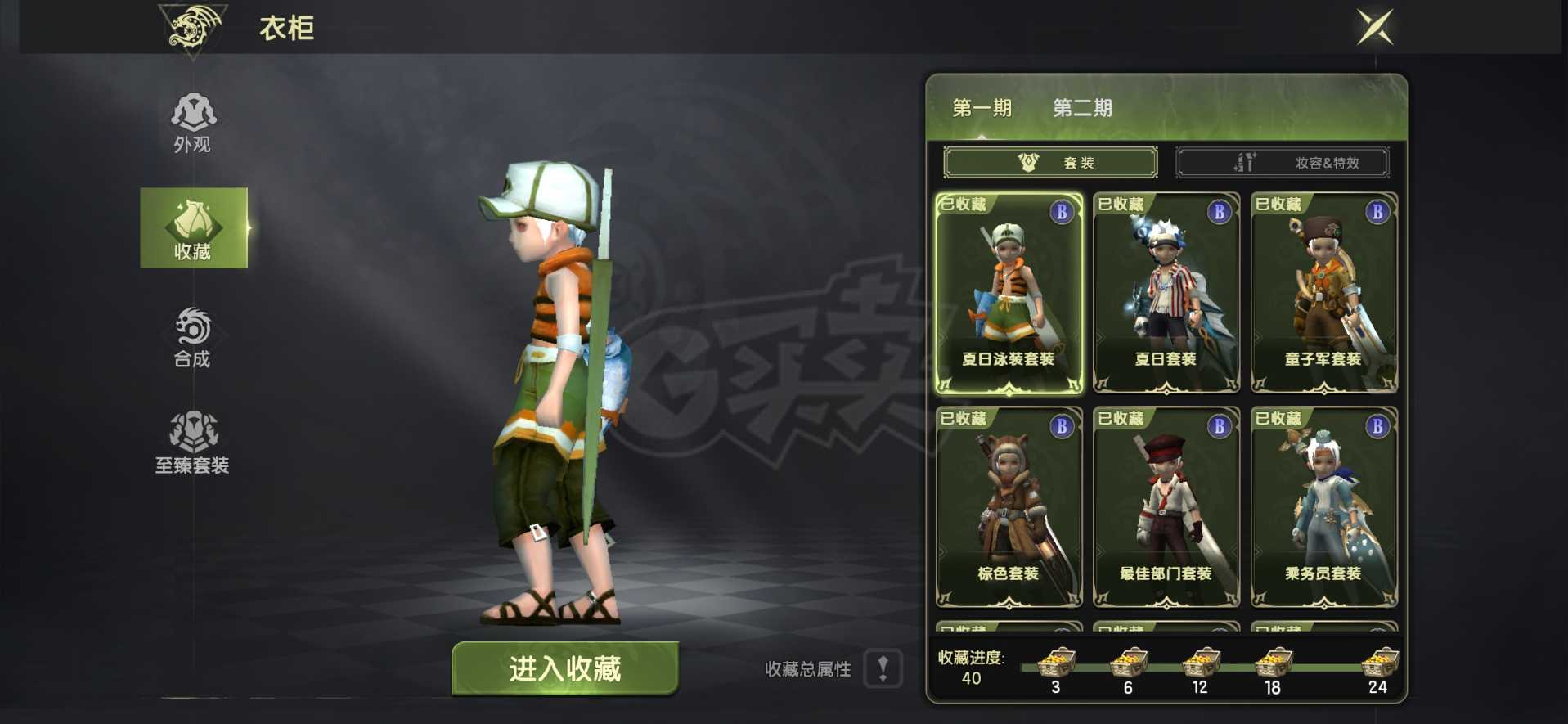Enable the 套装 category view
The height and width of the screenshot is (724, 1568).
[1049, 161]
